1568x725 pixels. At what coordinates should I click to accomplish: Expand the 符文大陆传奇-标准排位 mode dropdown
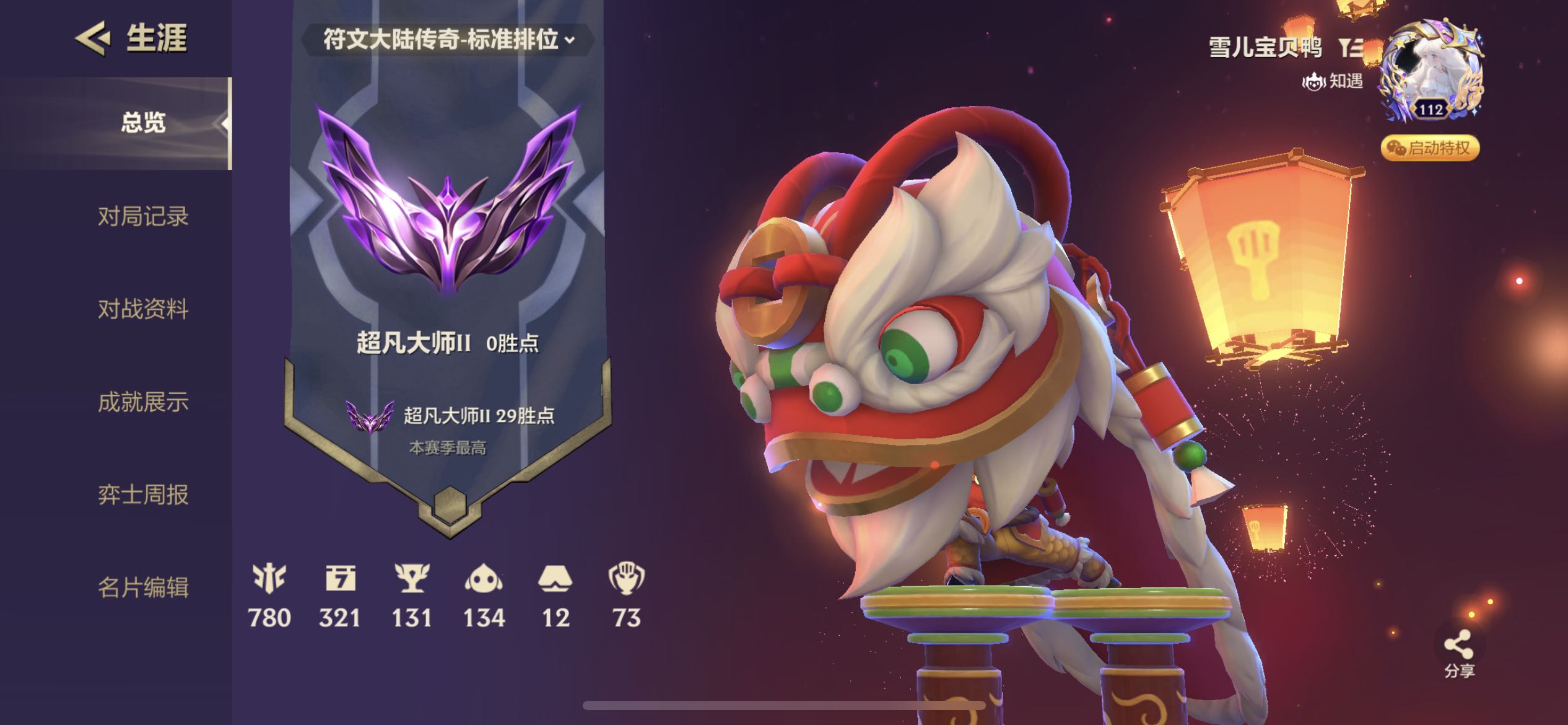(448, 40)
